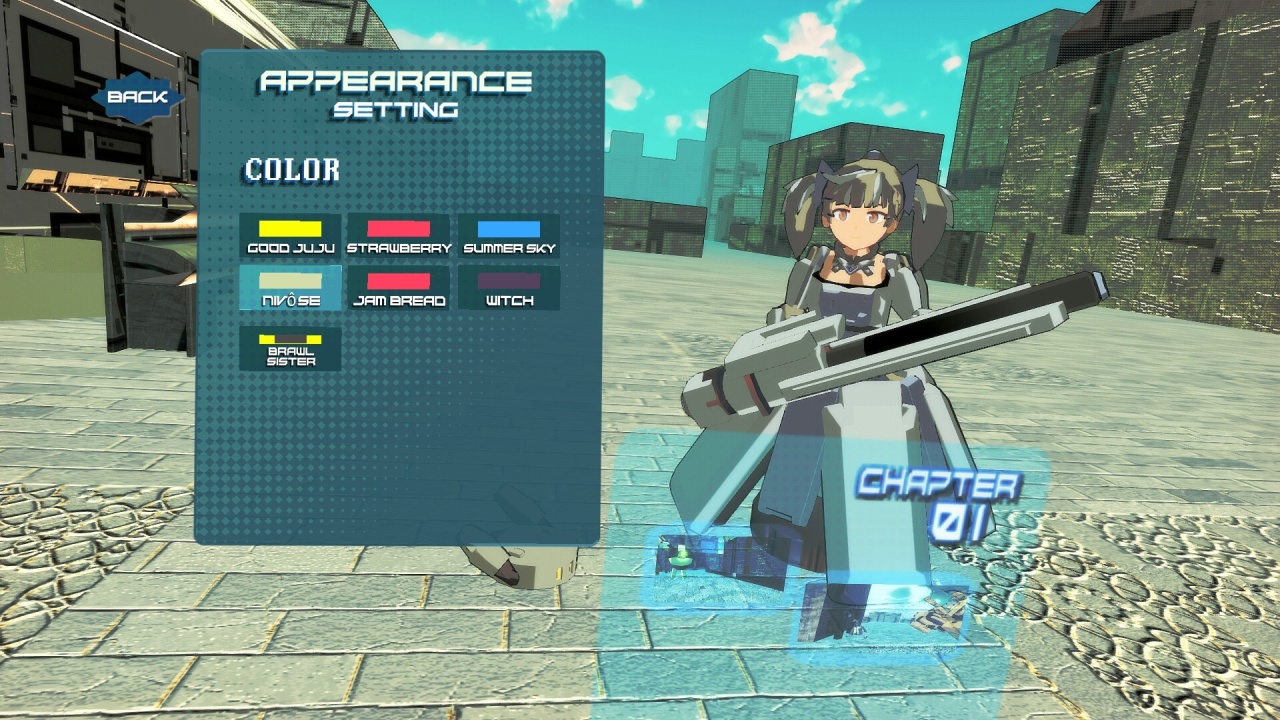Select the Witch purple color
Image resolution: width=1280 pixels, height=720 pixels.
[509, 288]
